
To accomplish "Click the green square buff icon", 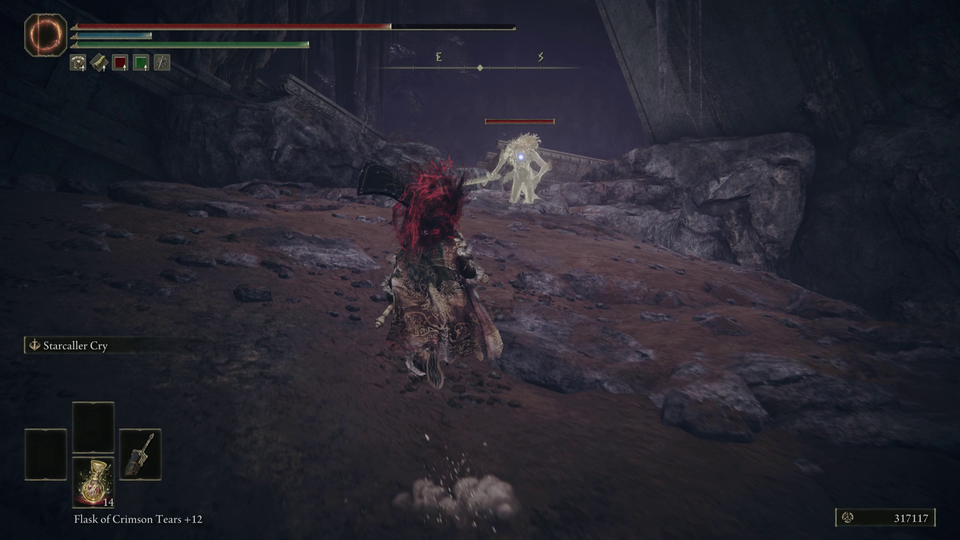I will point(141,63).
